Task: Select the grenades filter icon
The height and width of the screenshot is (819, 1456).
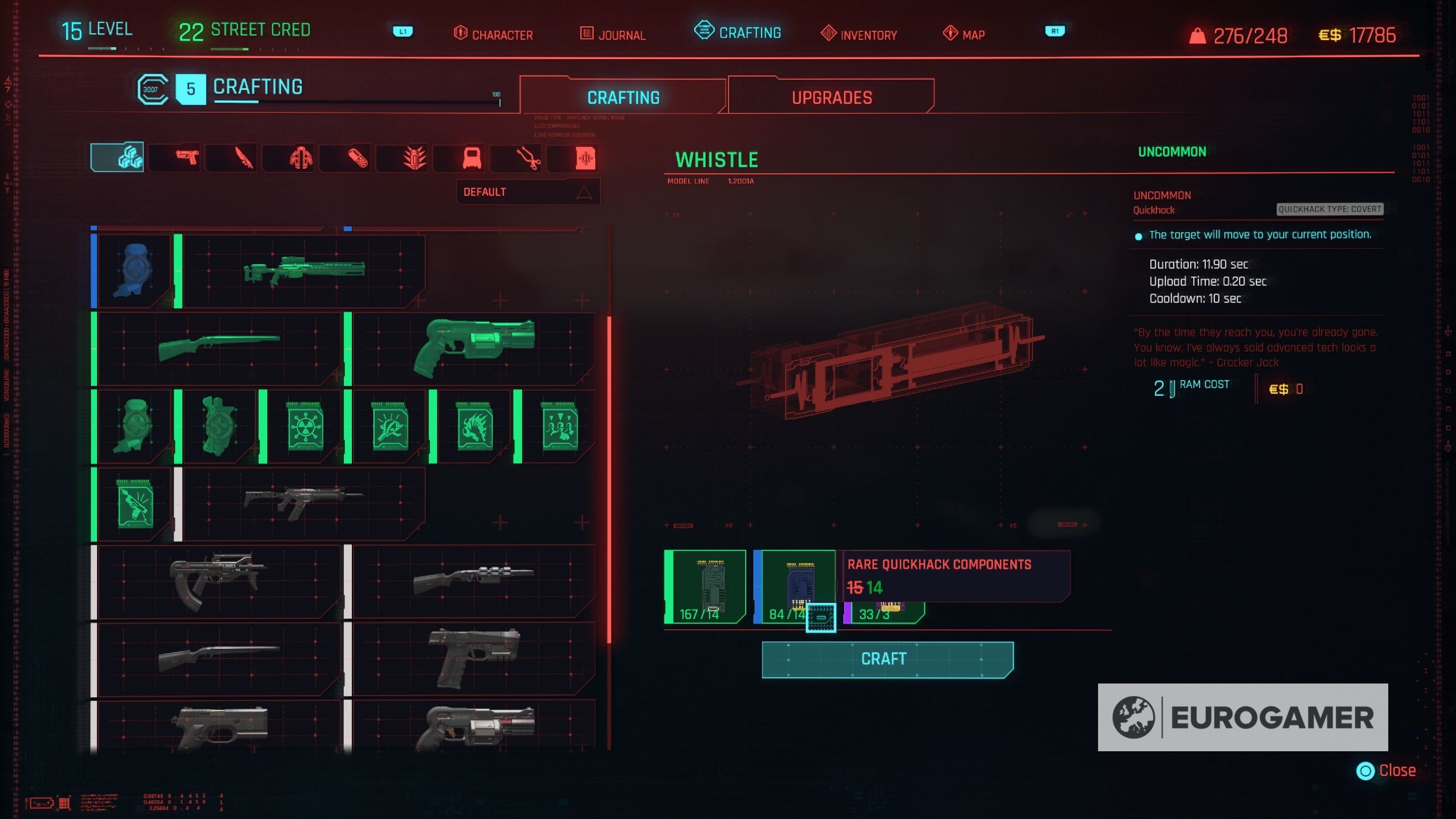Action: point(402,158)
